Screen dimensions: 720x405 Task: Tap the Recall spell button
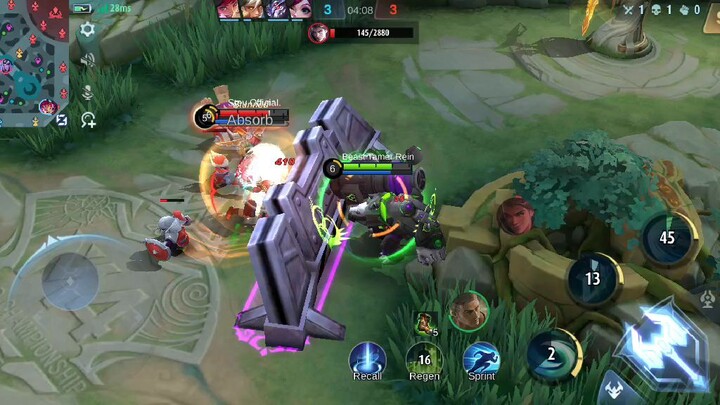click(367, 358)
